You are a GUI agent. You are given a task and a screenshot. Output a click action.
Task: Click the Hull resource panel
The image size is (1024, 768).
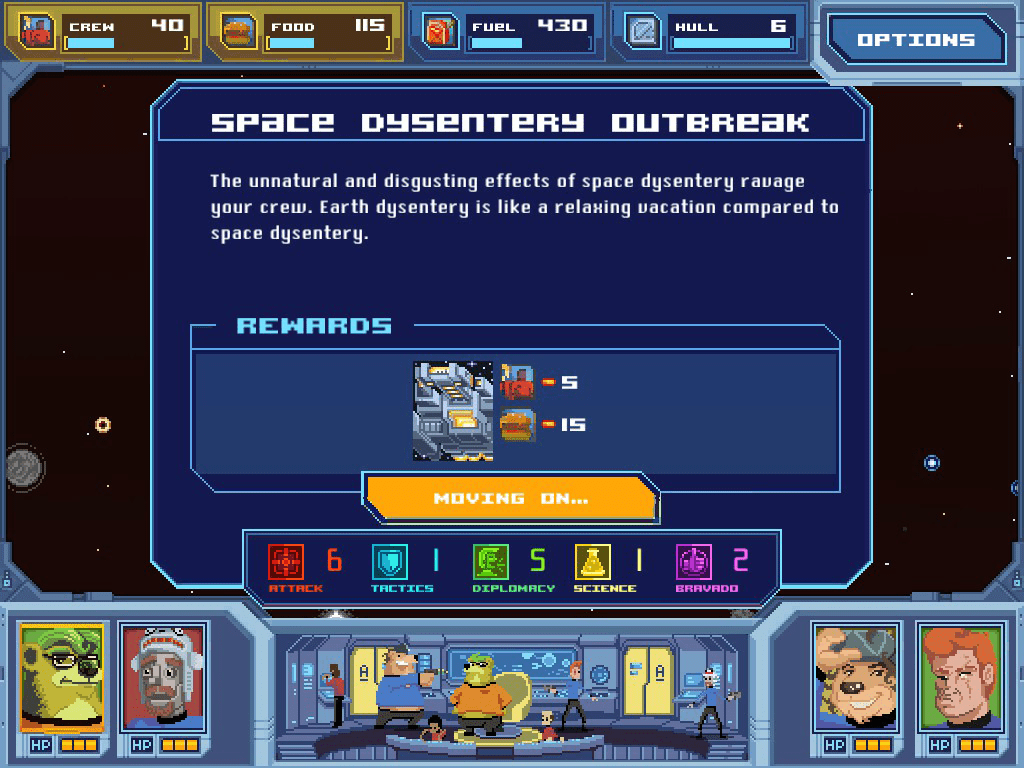708,32
